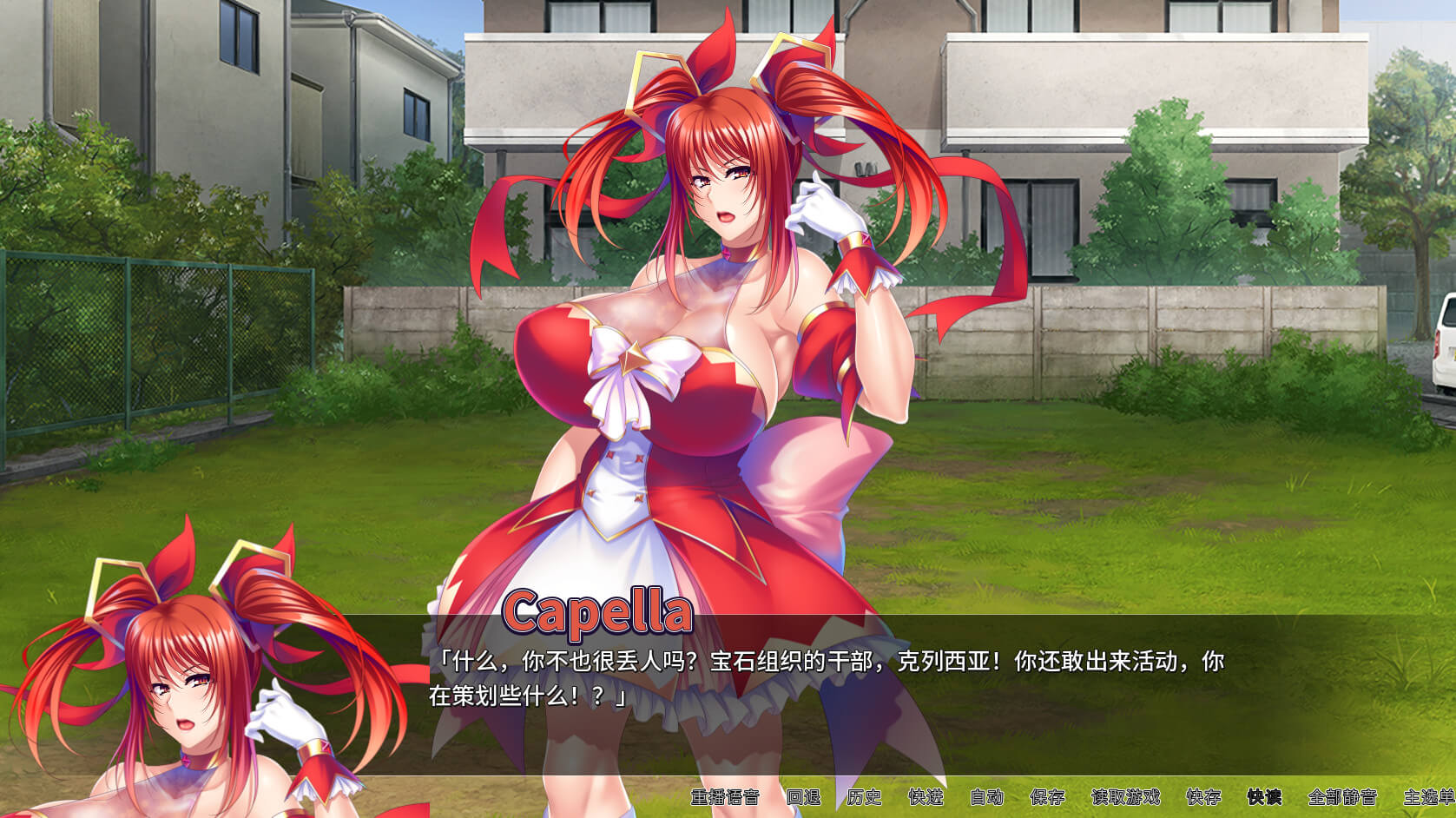
Task: Open the 历史 dialogue history
Action: click(x=864, y=797)
